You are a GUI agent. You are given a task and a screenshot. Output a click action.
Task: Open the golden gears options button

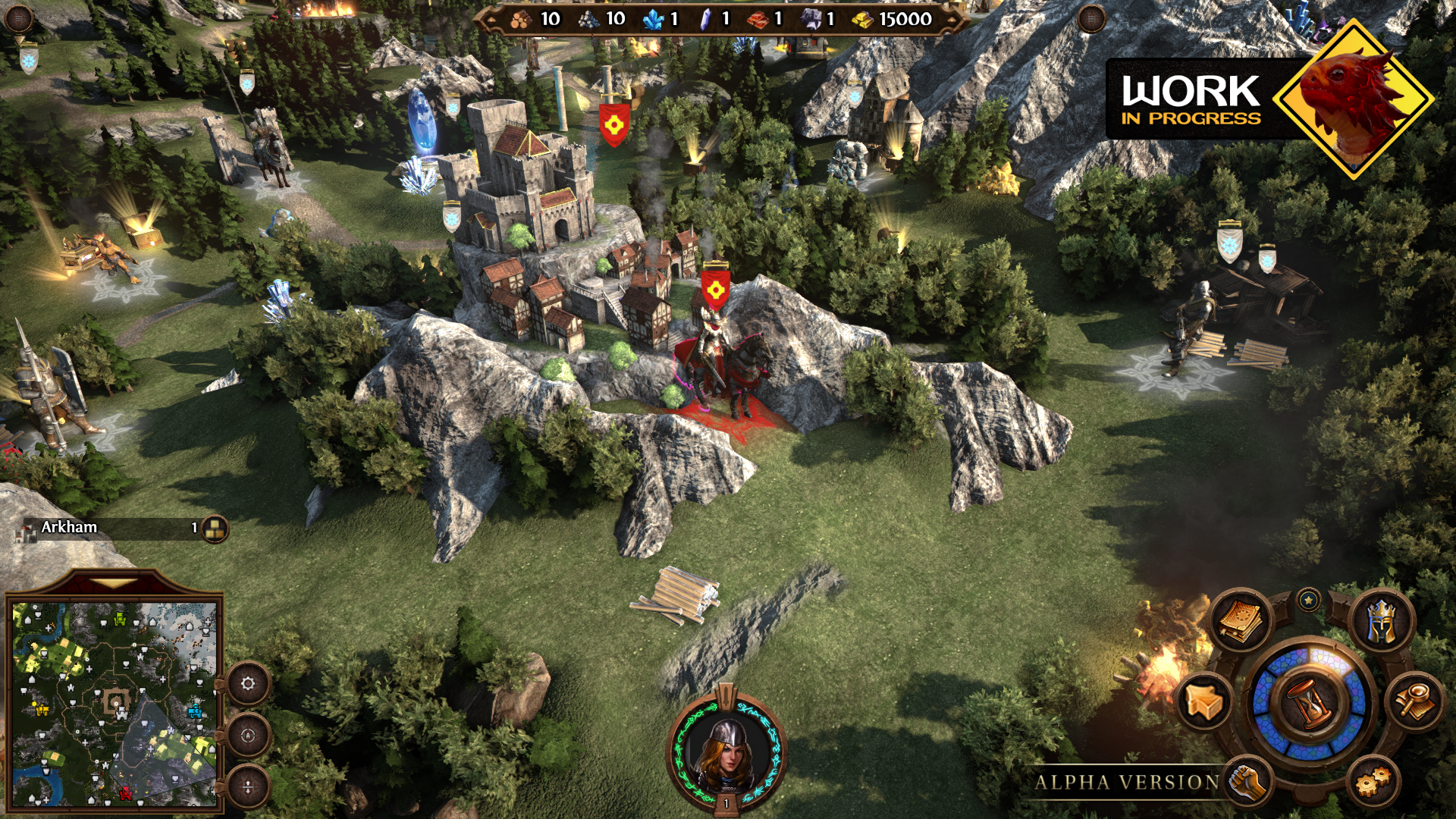pos(1373,781)
